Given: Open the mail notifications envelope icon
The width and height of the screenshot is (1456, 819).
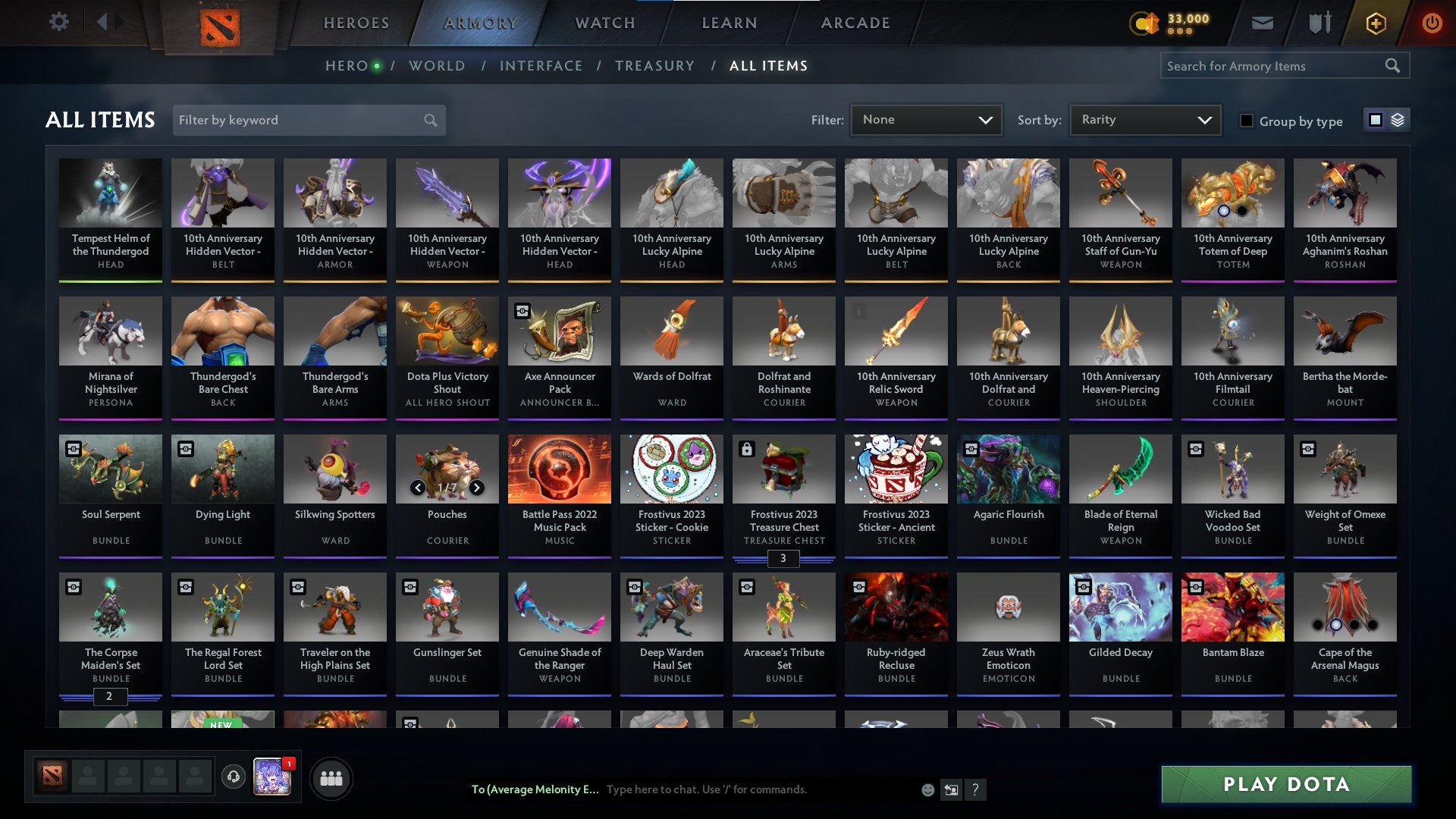Looking at the screenshot, I should pyautogui.click(x=1263, y=23).
